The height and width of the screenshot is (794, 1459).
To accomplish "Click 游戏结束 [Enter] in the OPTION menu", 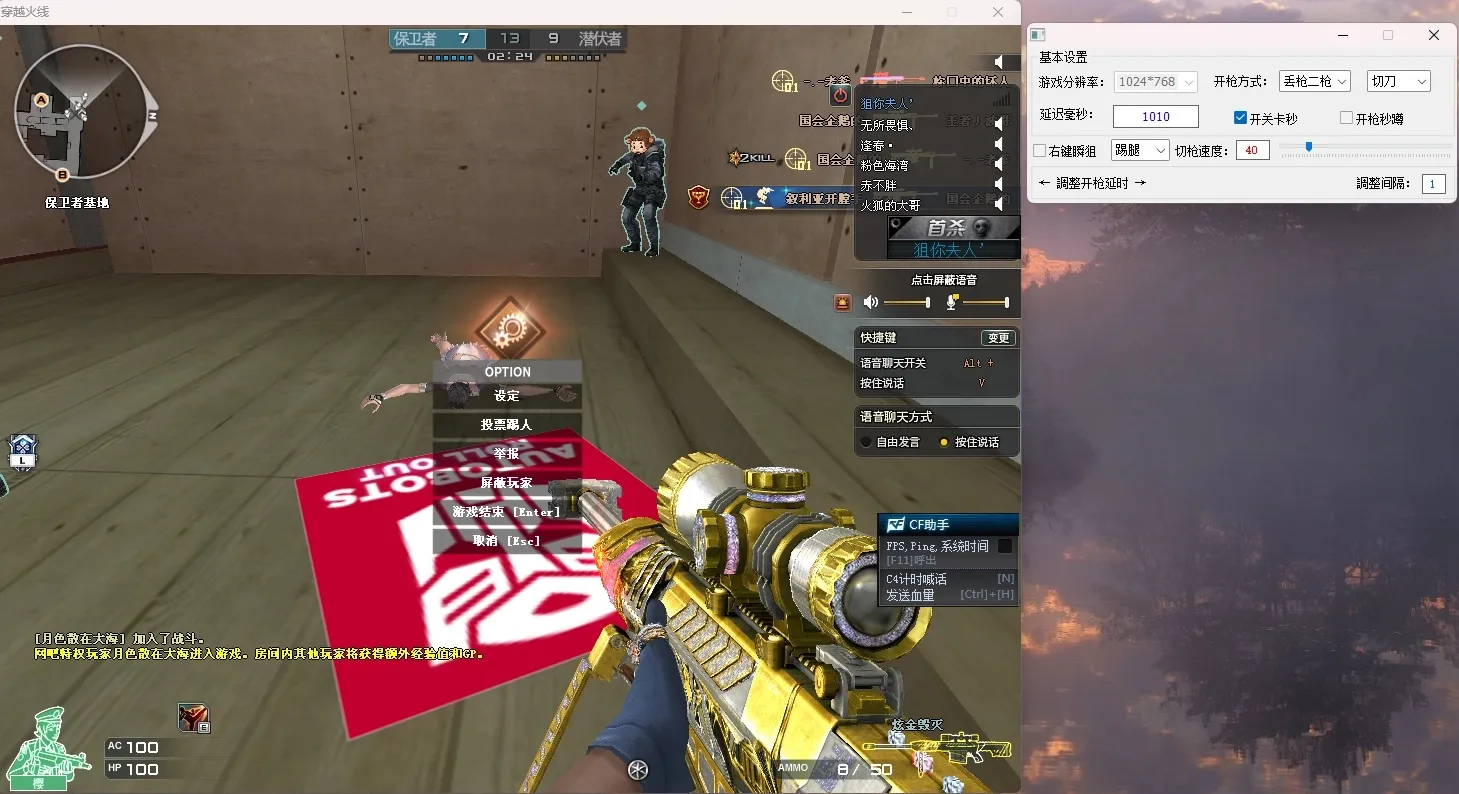I will [507, 512].
